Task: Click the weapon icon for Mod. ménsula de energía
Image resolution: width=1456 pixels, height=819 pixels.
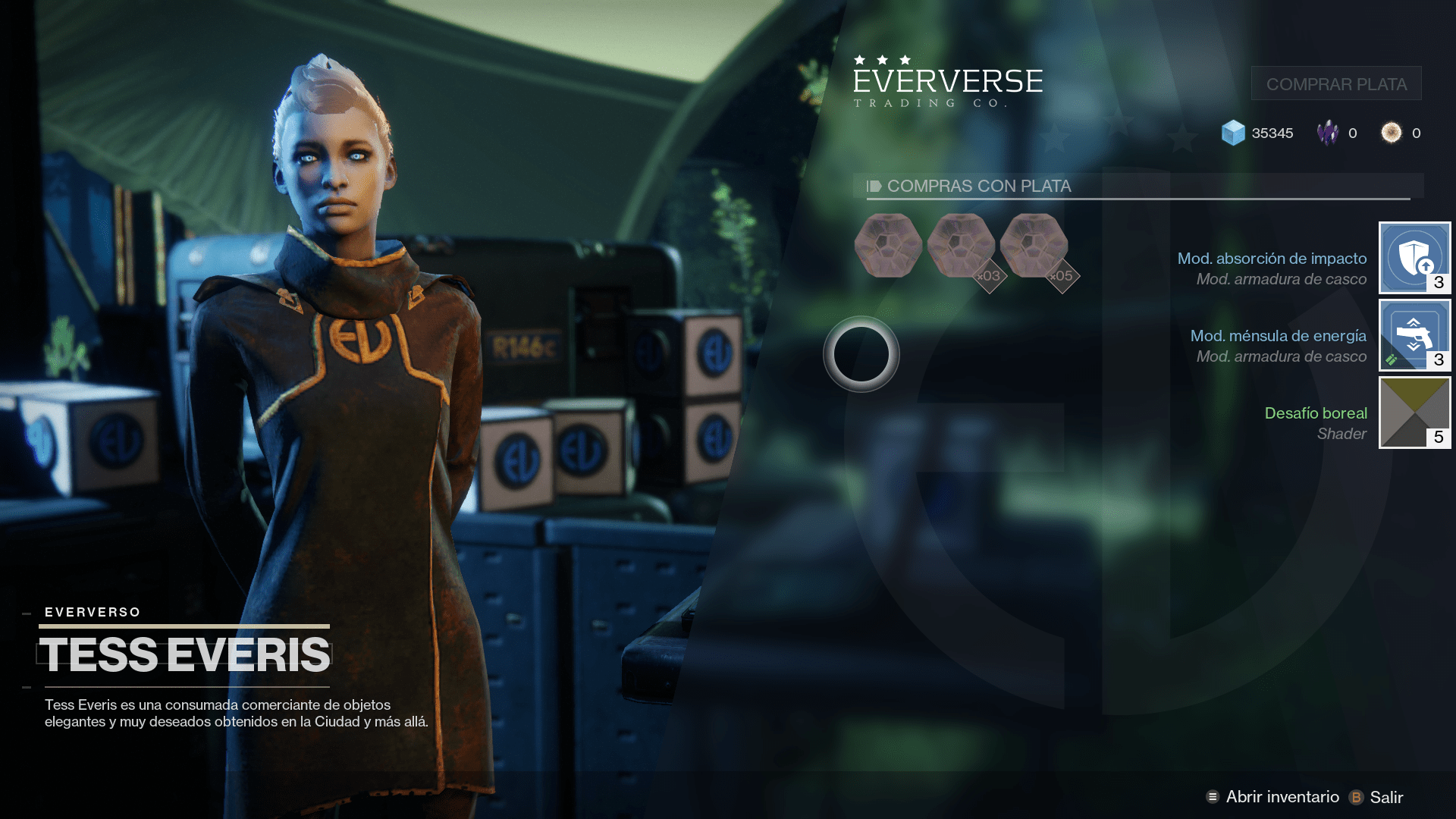Action: pos(1414,335)
